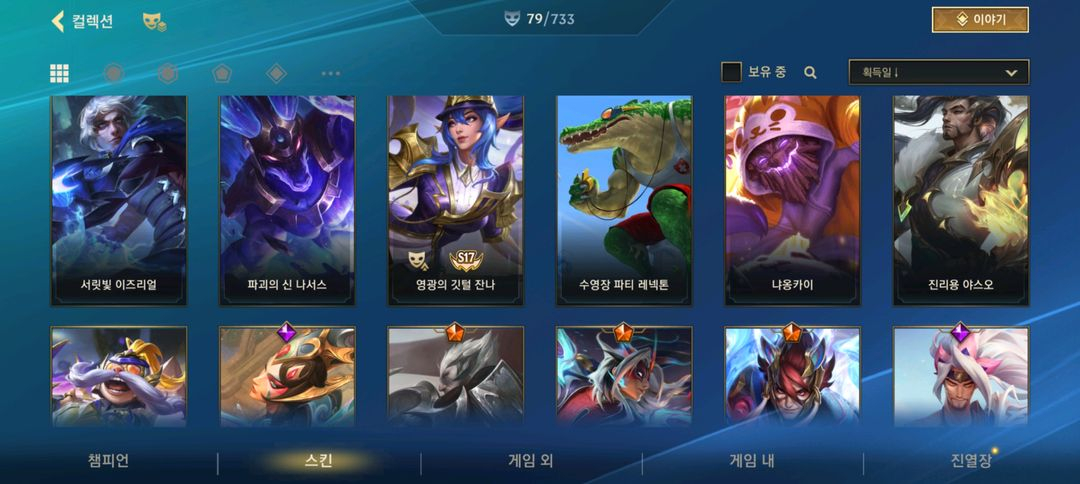The width and height of the screenshot is (1080, 484).
Task: Choose the 파괴의 신 나서스 skin
Action: point(287,200)
